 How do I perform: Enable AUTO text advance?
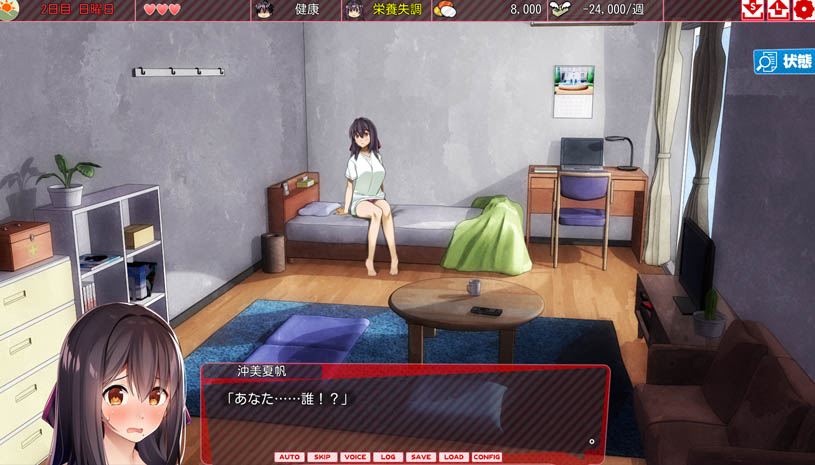coord(290,457)
